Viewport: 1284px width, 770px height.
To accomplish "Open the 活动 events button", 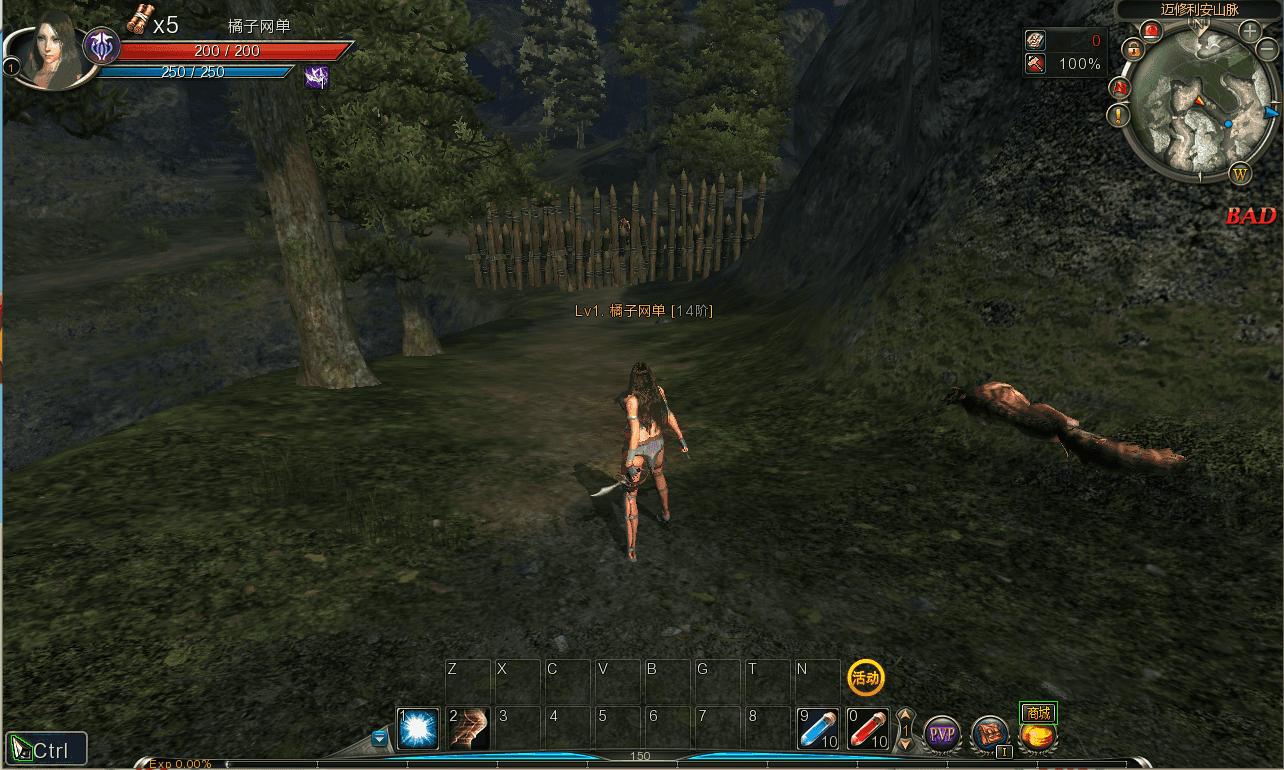I will [x=866, y=678].
